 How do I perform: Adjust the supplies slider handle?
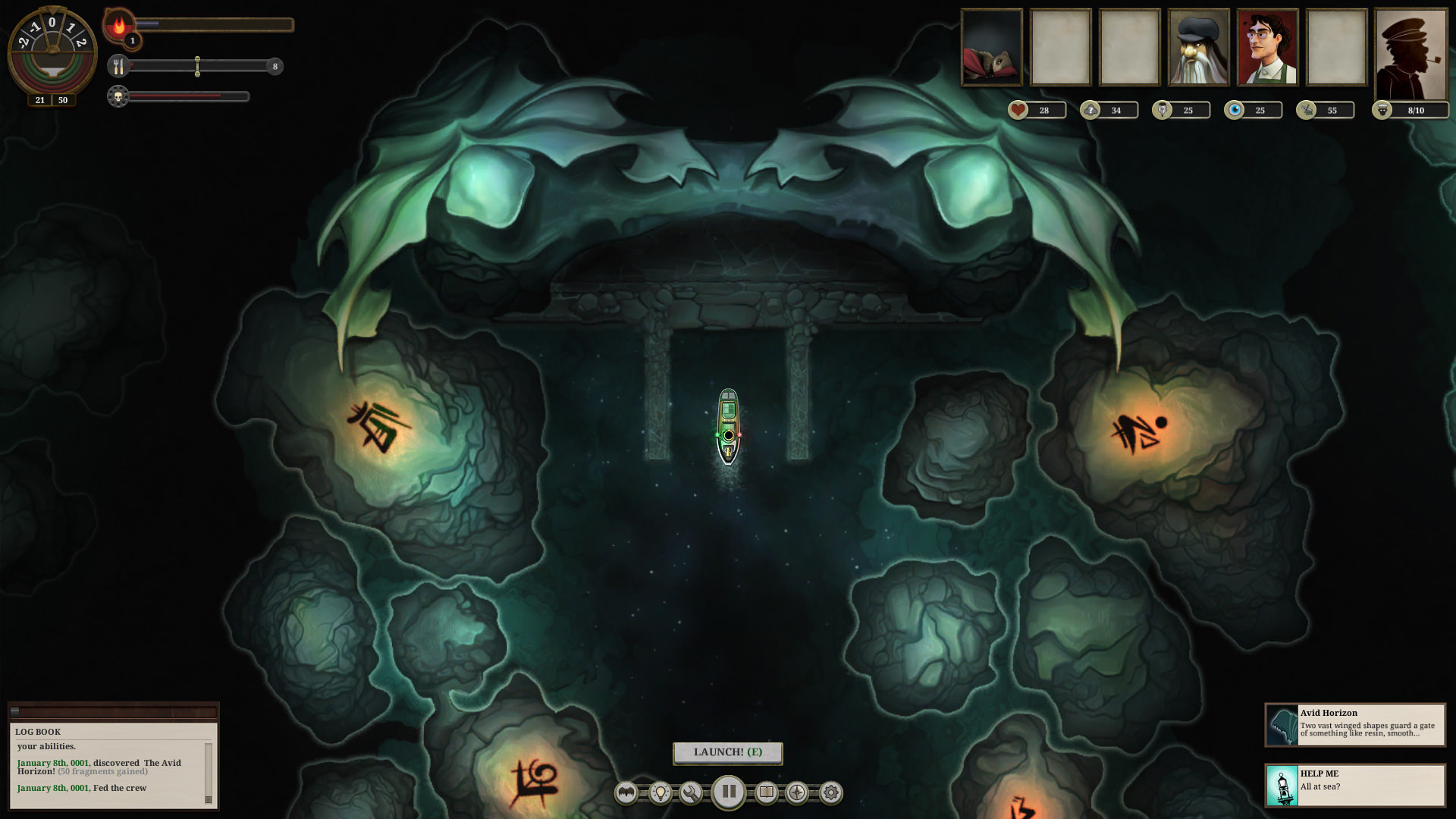[x=199, y=67]
